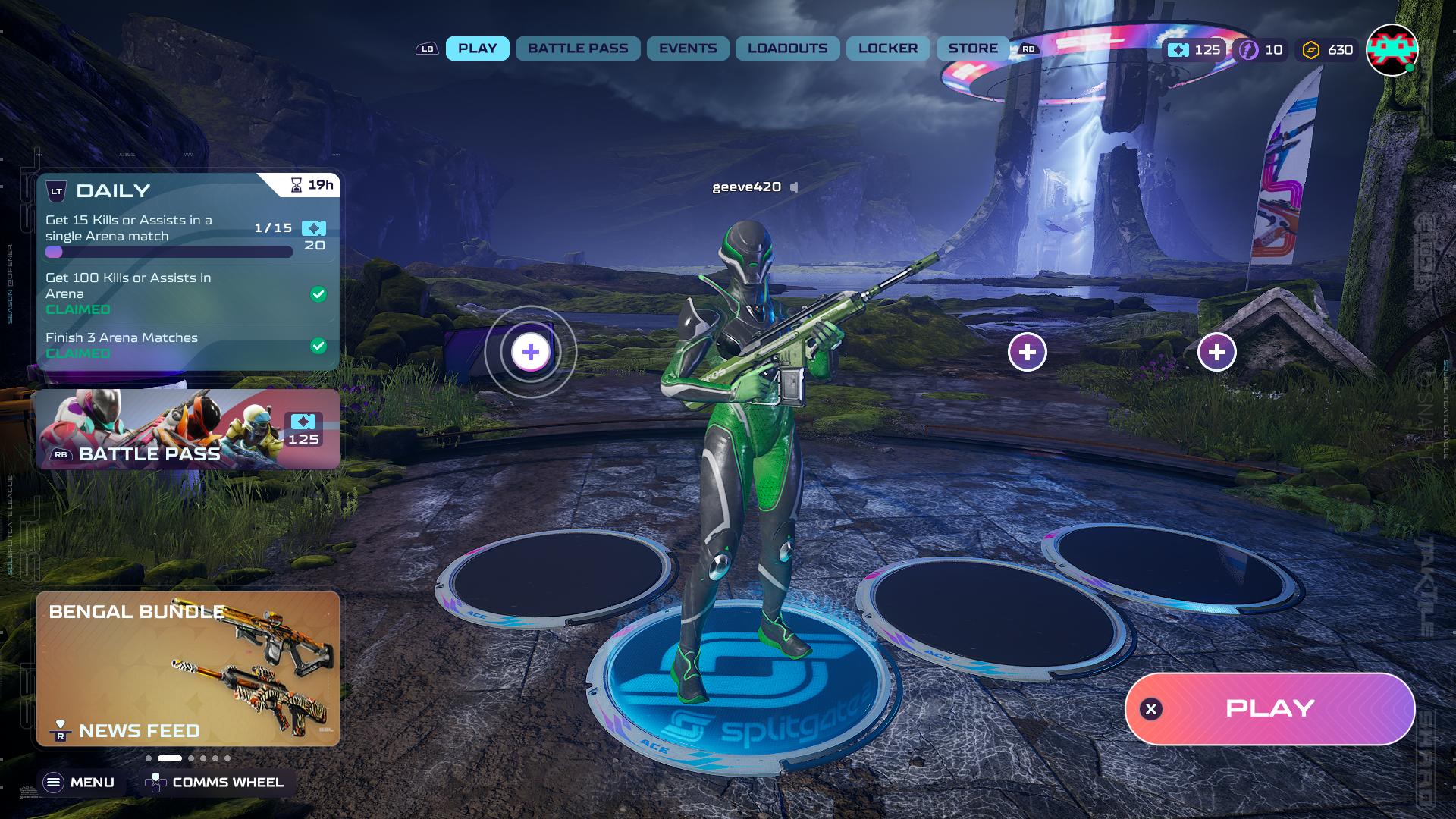1456x819 pixels.
Task: Open the Events tab
Action: (687, 49)
